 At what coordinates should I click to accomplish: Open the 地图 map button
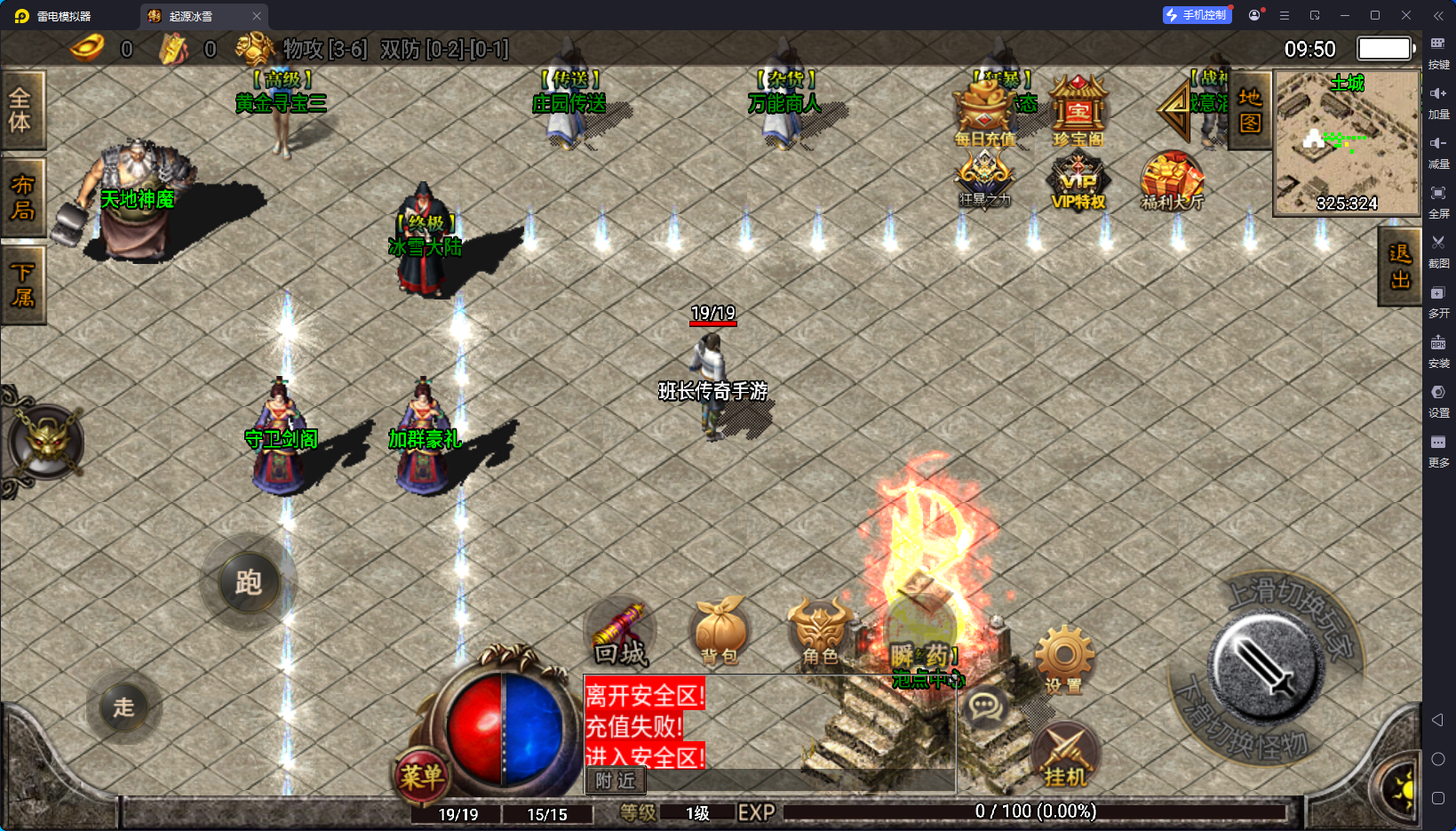coord(1250,110)
